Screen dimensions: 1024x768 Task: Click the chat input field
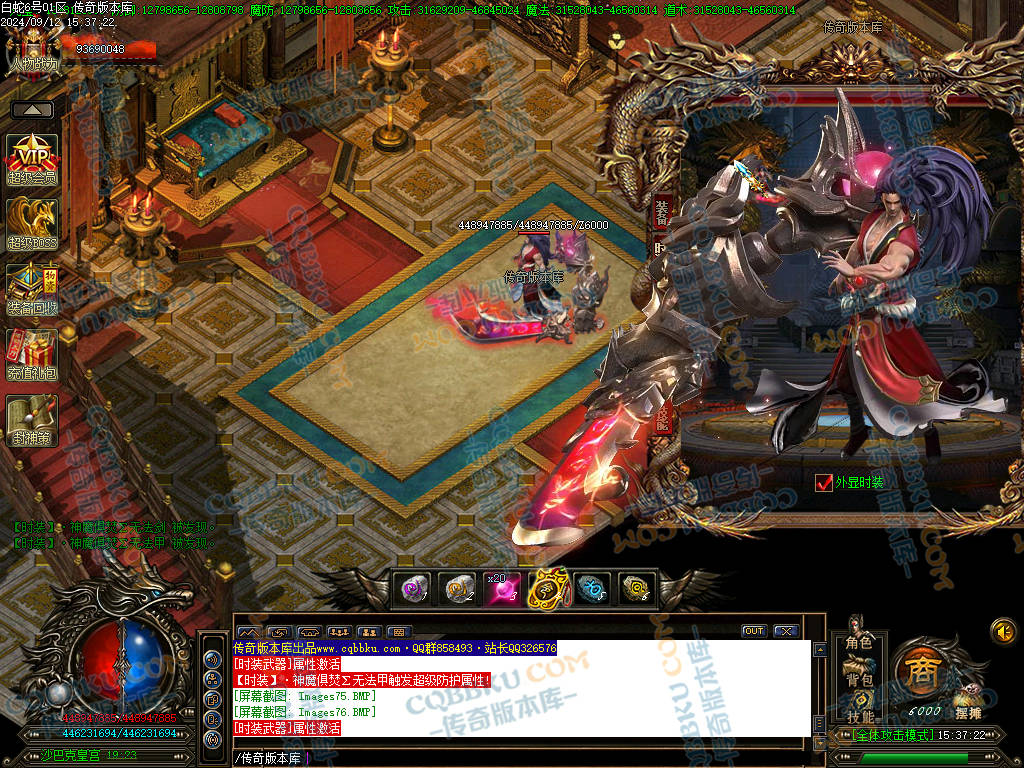point(520,757)
